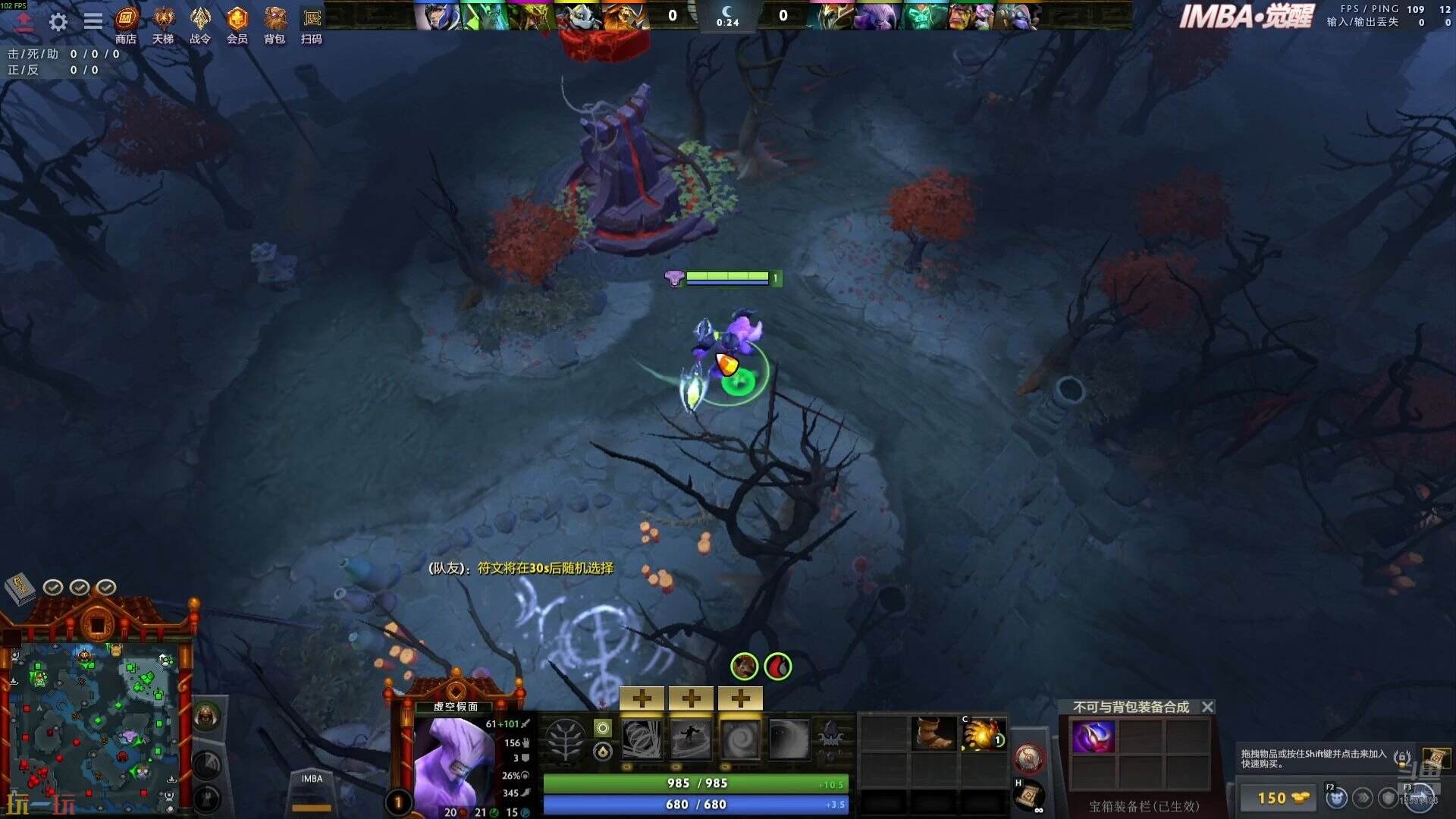This screenshot has width=1456, height=819.
Task: Open the settings gear menu
Action: 58,22
